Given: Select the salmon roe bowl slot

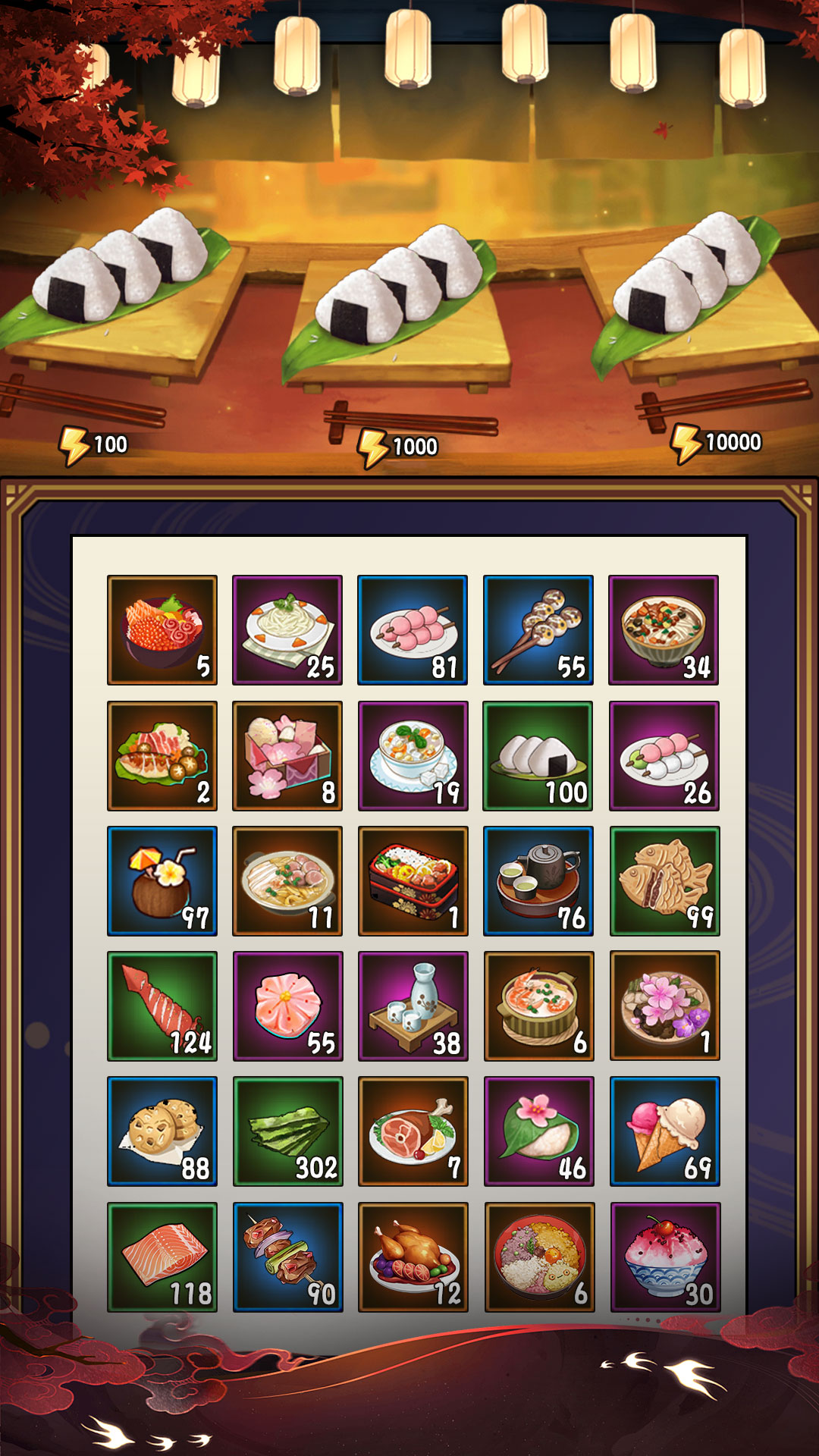Looking at the screenshot, I should tap(162, 629).
